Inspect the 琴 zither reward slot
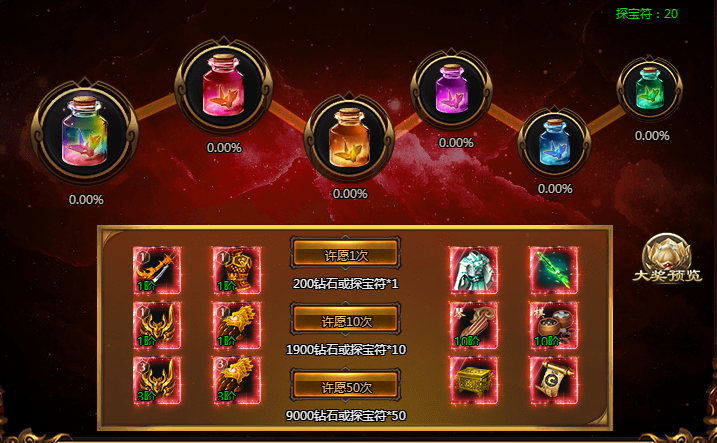 coord(470,325)
